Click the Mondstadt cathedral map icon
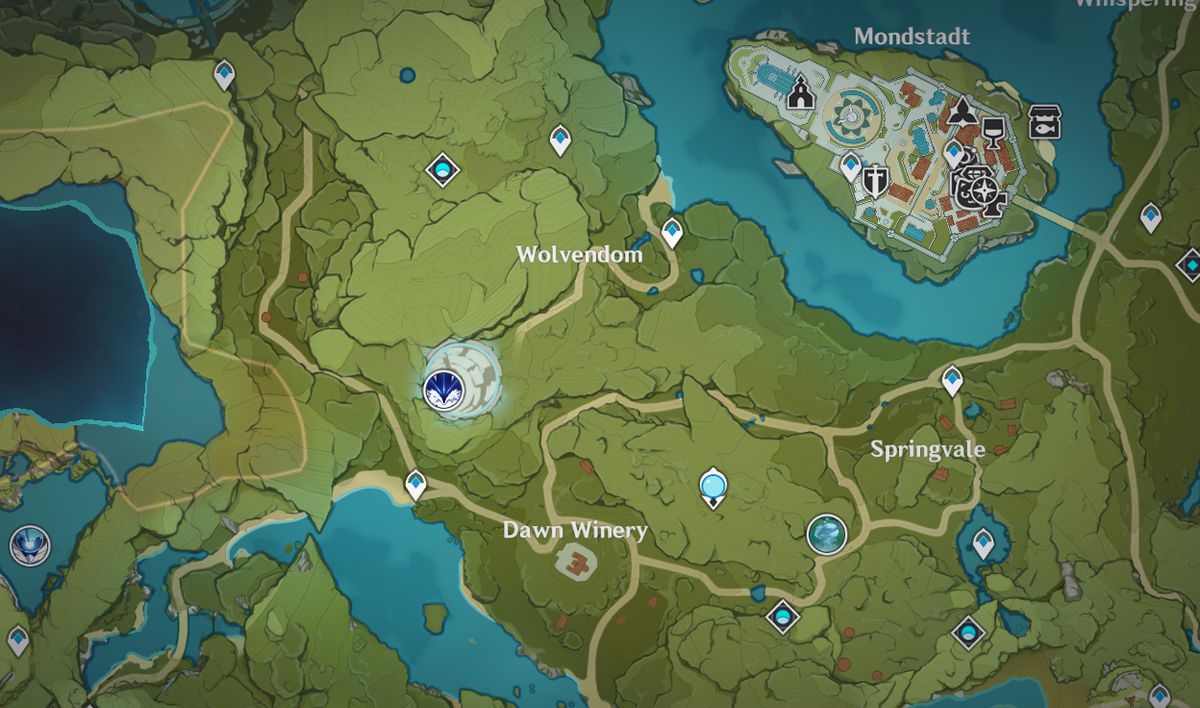Viewport: 1200px width, 708px height. point(799,94)
